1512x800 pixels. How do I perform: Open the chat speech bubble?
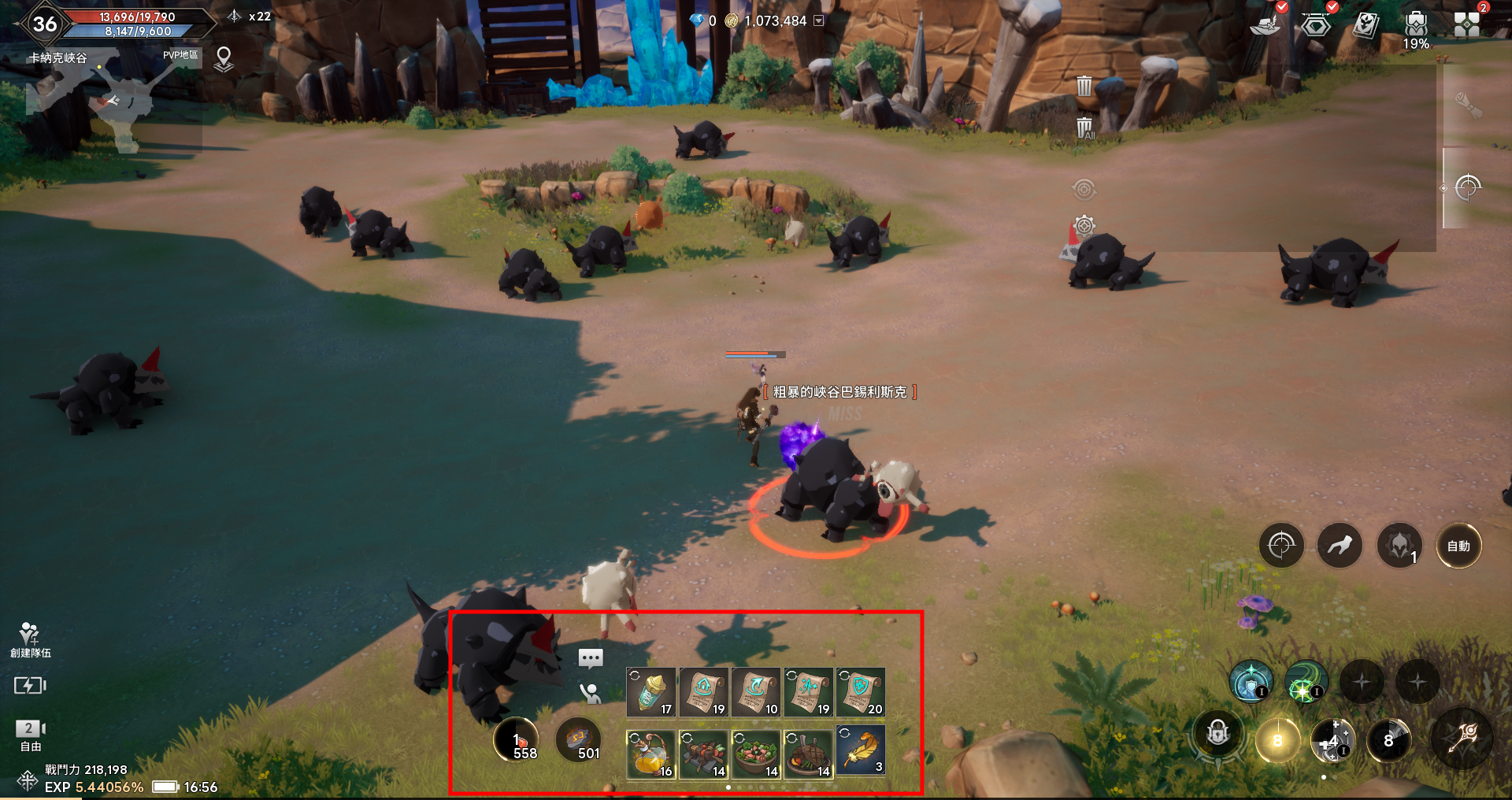click(x=591, y=657)
